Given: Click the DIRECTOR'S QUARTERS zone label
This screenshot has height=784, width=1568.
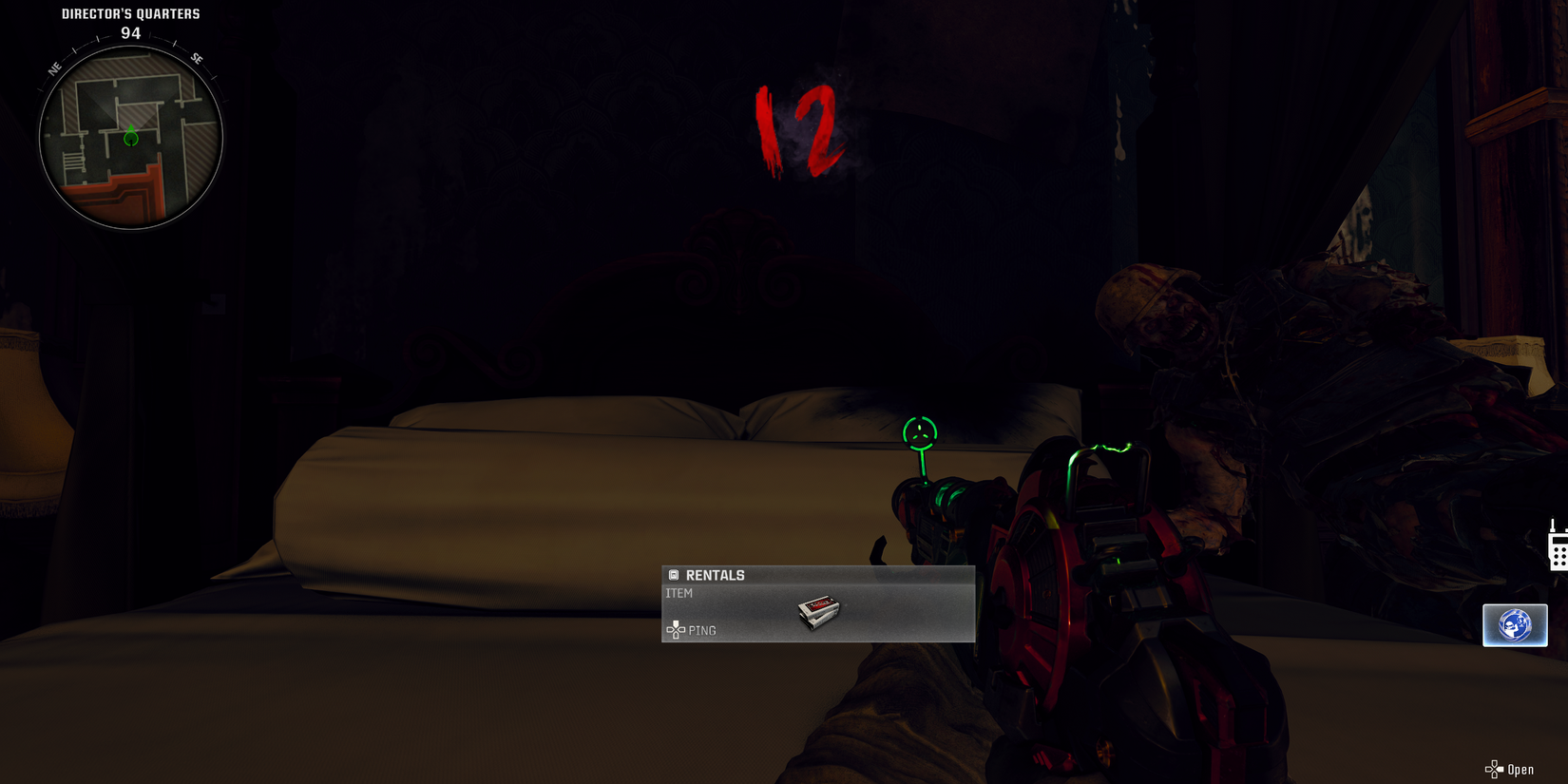Looking at the screenshot, I should tap(128, 13).
